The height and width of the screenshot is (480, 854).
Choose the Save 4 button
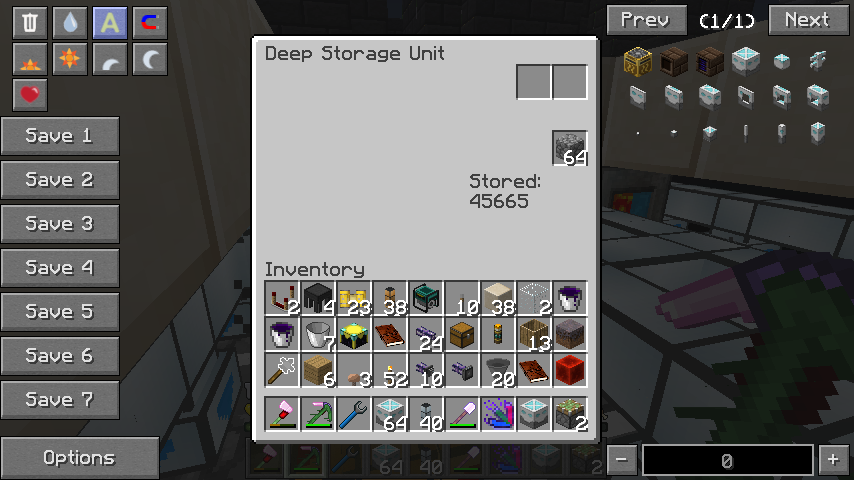(60, 268)
